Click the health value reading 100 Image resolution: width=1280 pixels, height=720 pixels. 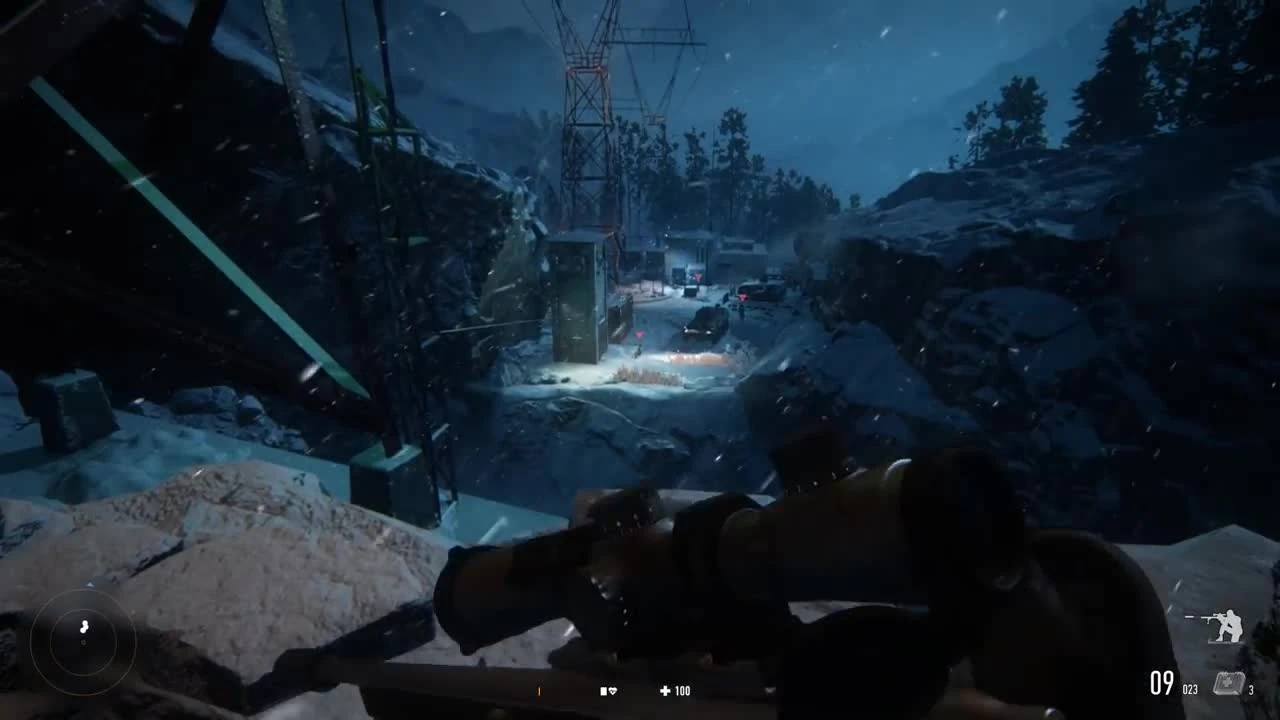click(684, 690)
